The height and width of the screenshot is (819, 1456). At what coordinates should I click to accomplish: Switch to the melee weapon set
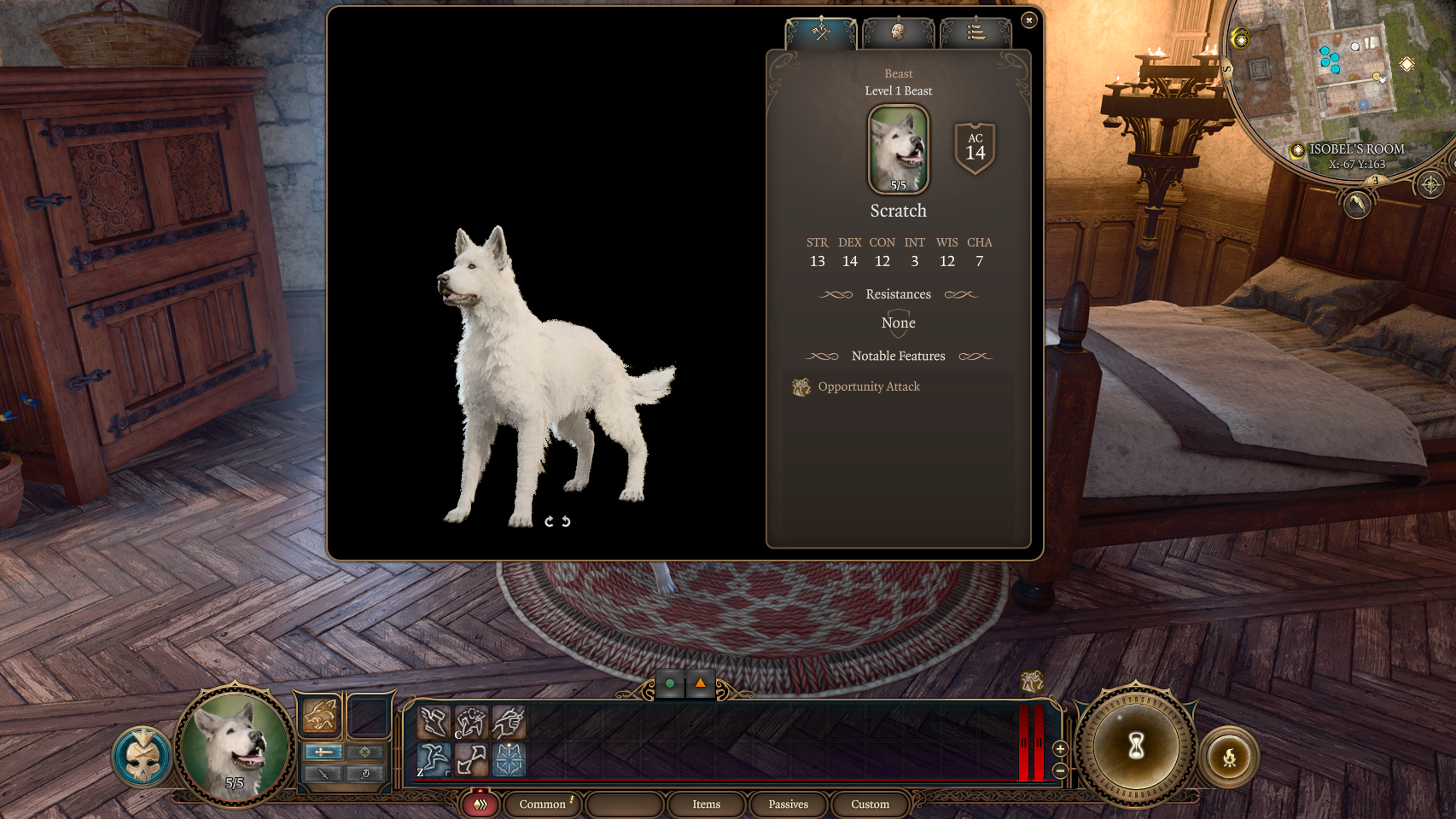pyautogui.click(x=323, y=752)
